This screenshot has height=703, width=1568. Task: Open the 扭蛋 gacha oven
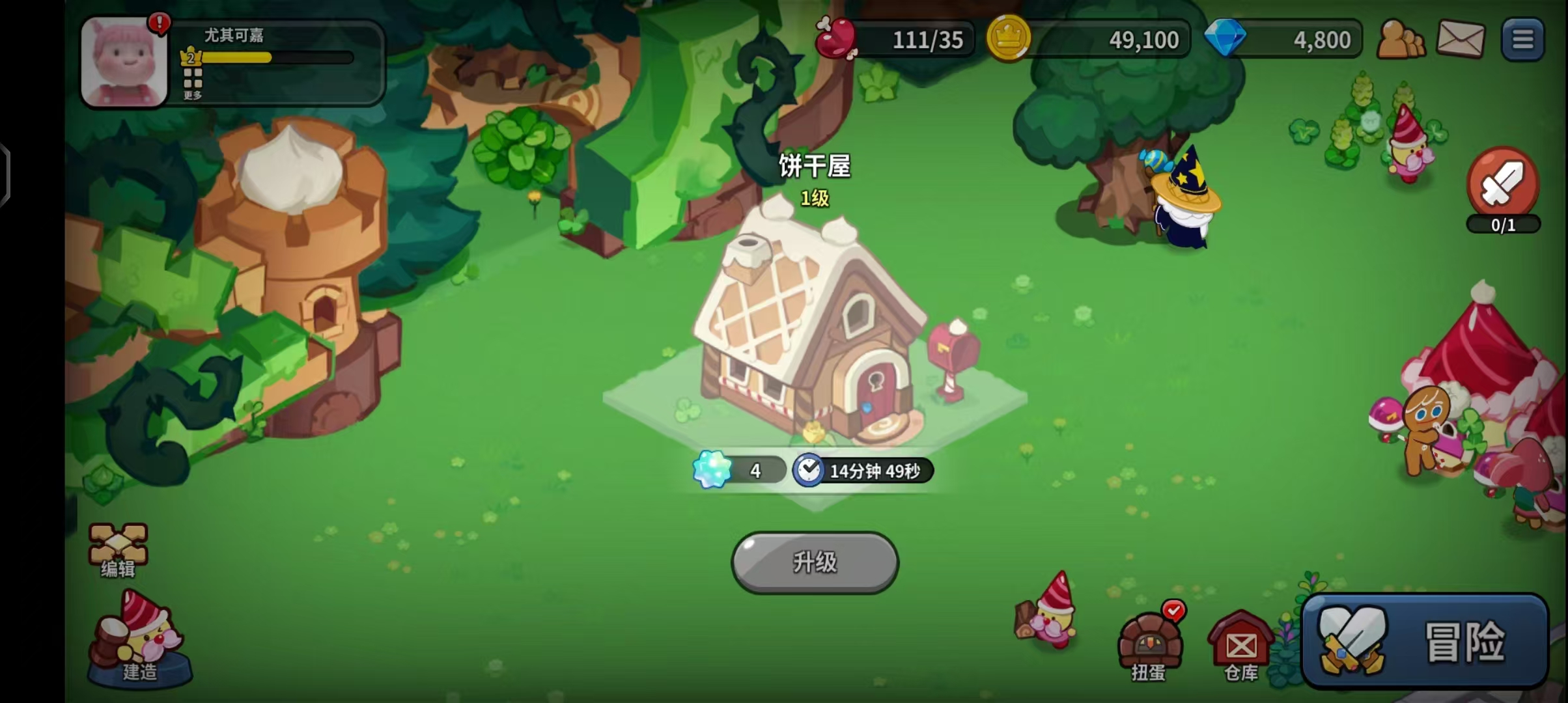coord(1149,646)
